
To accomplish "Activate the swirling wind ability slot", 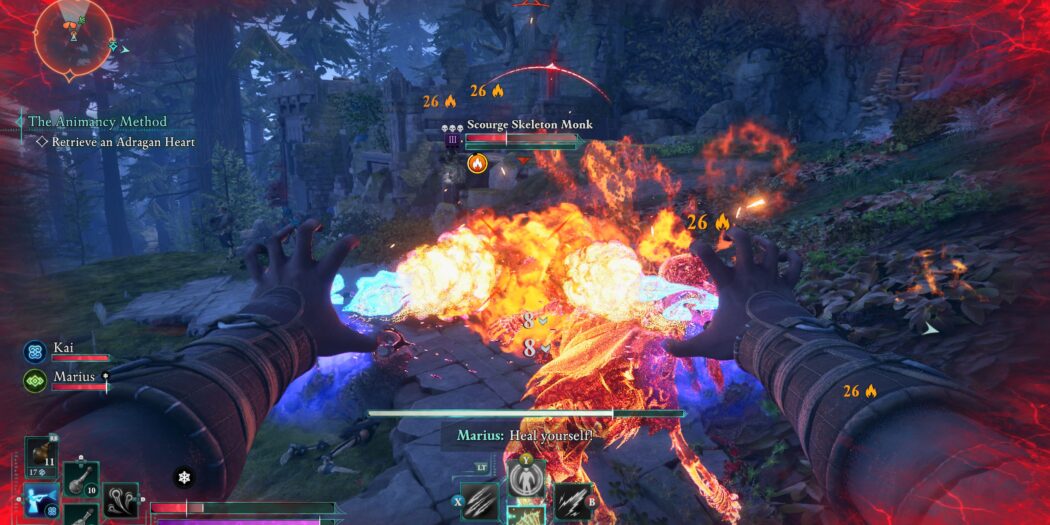I will [122, 500].
